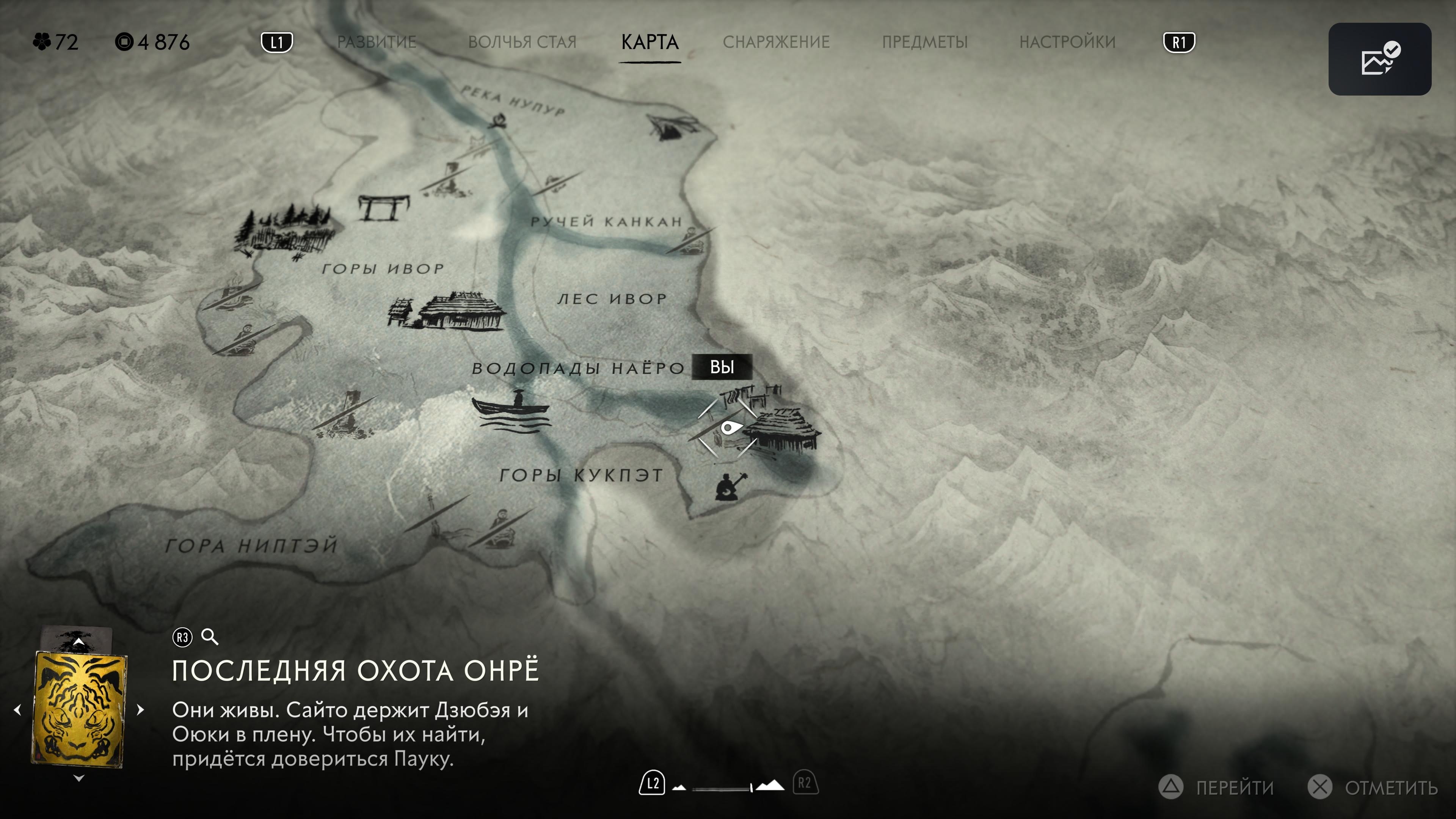Switch to the РАЗВИТИЕ tab

click(x=377, y=42)
